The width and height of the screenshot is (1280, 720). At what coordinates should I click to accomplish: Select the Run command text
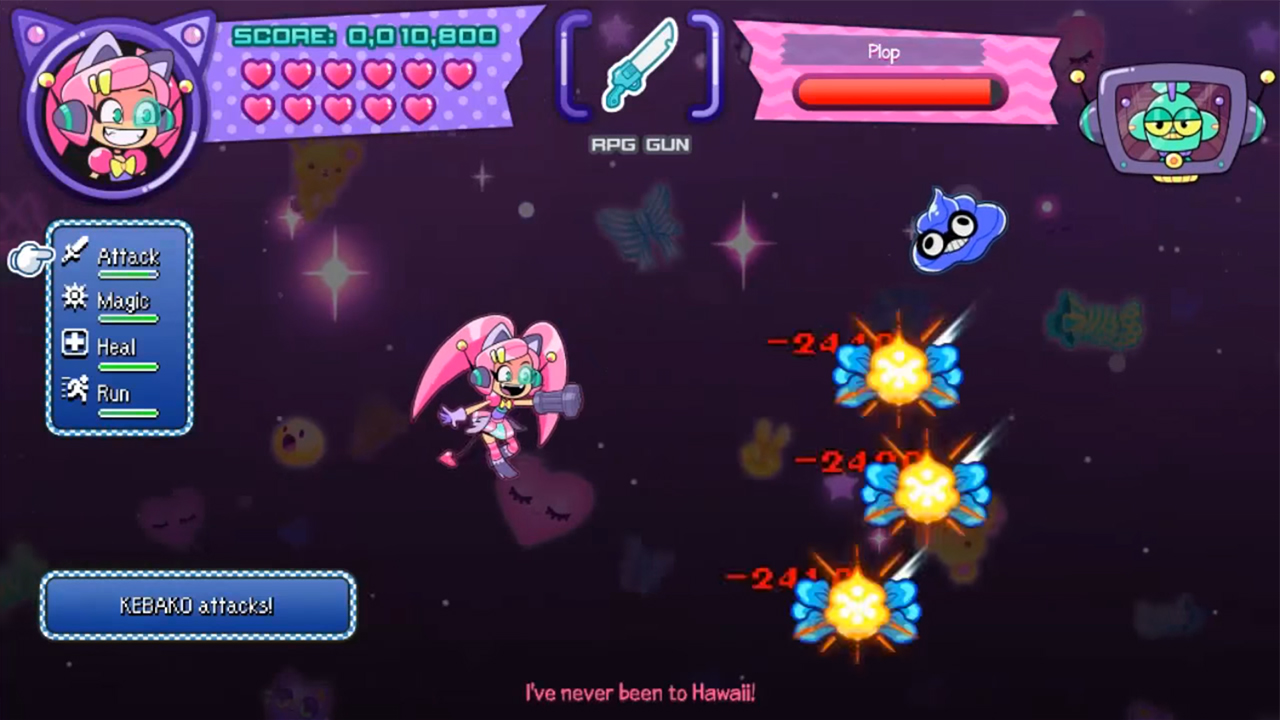[112, 394]
